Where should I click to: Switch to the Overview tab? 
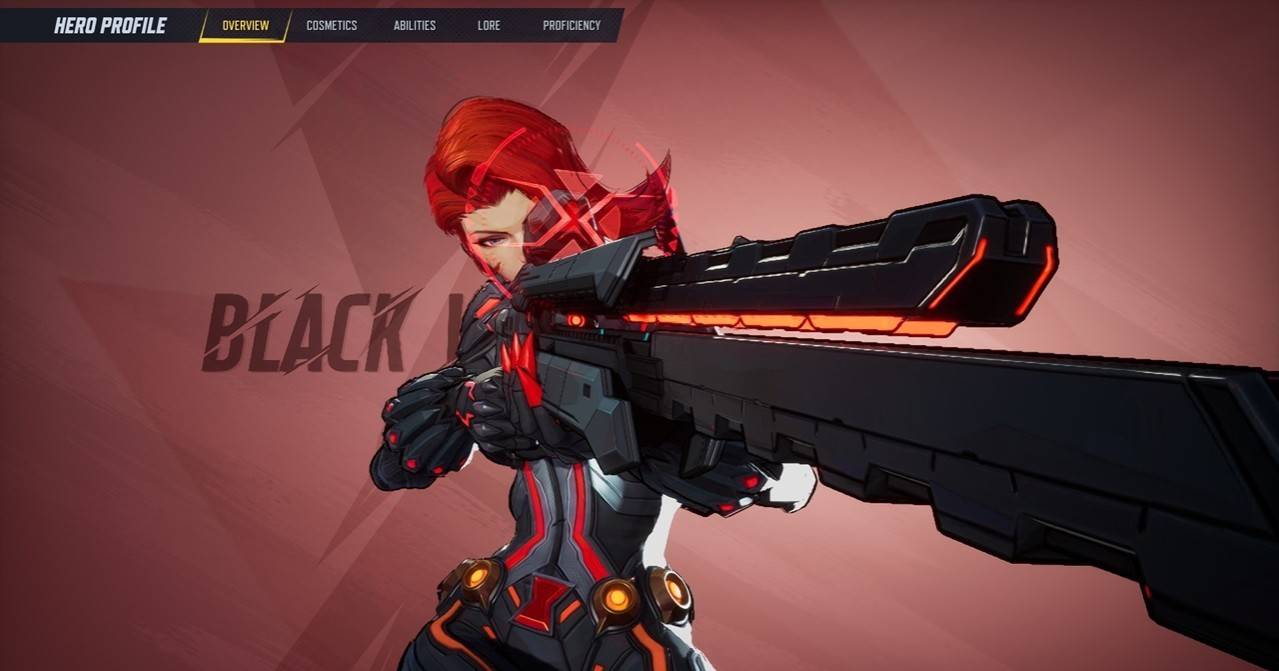point(245,26)
